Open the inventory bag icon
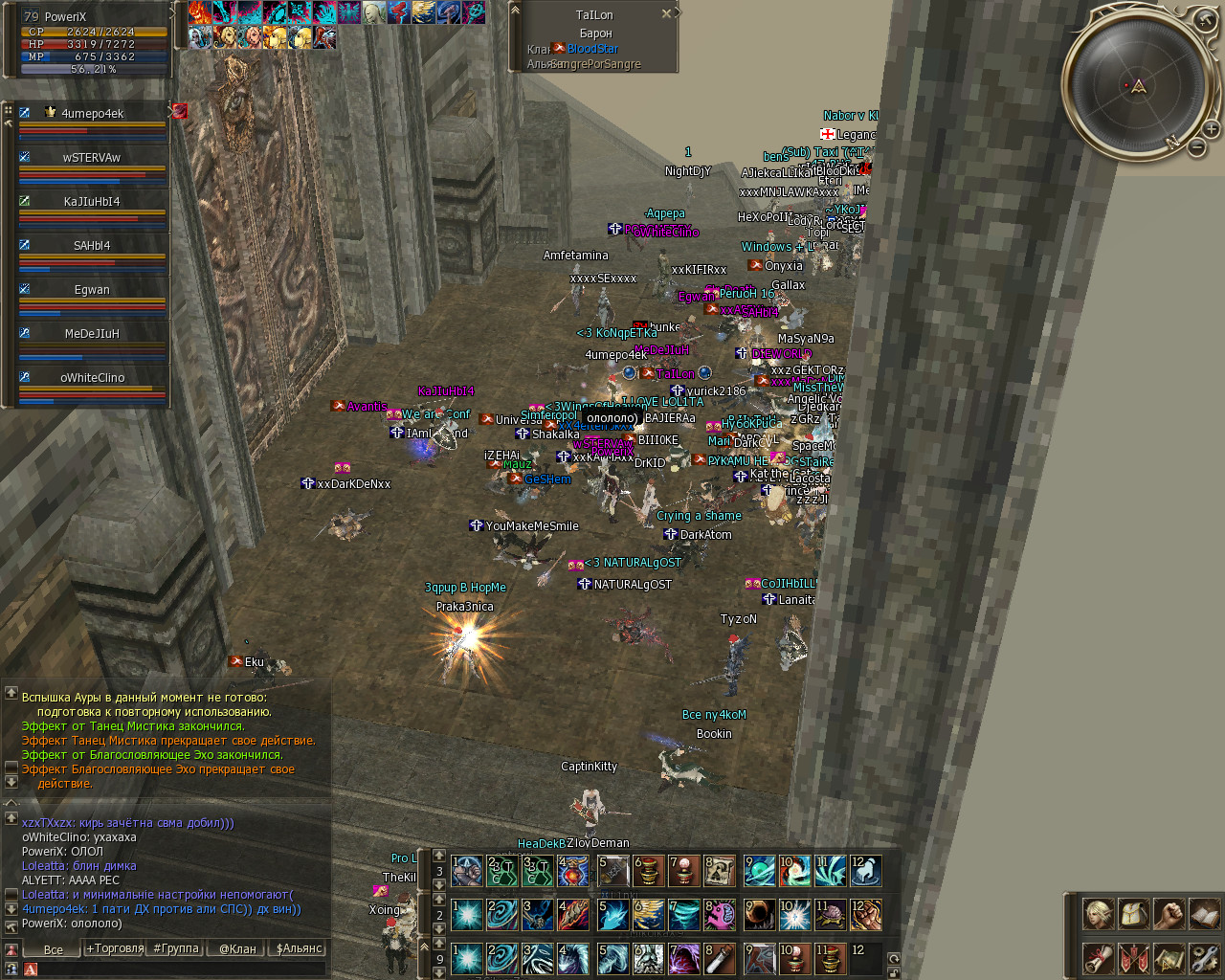Screen dimensions: 1225x980 click(x=1133, y=914)
